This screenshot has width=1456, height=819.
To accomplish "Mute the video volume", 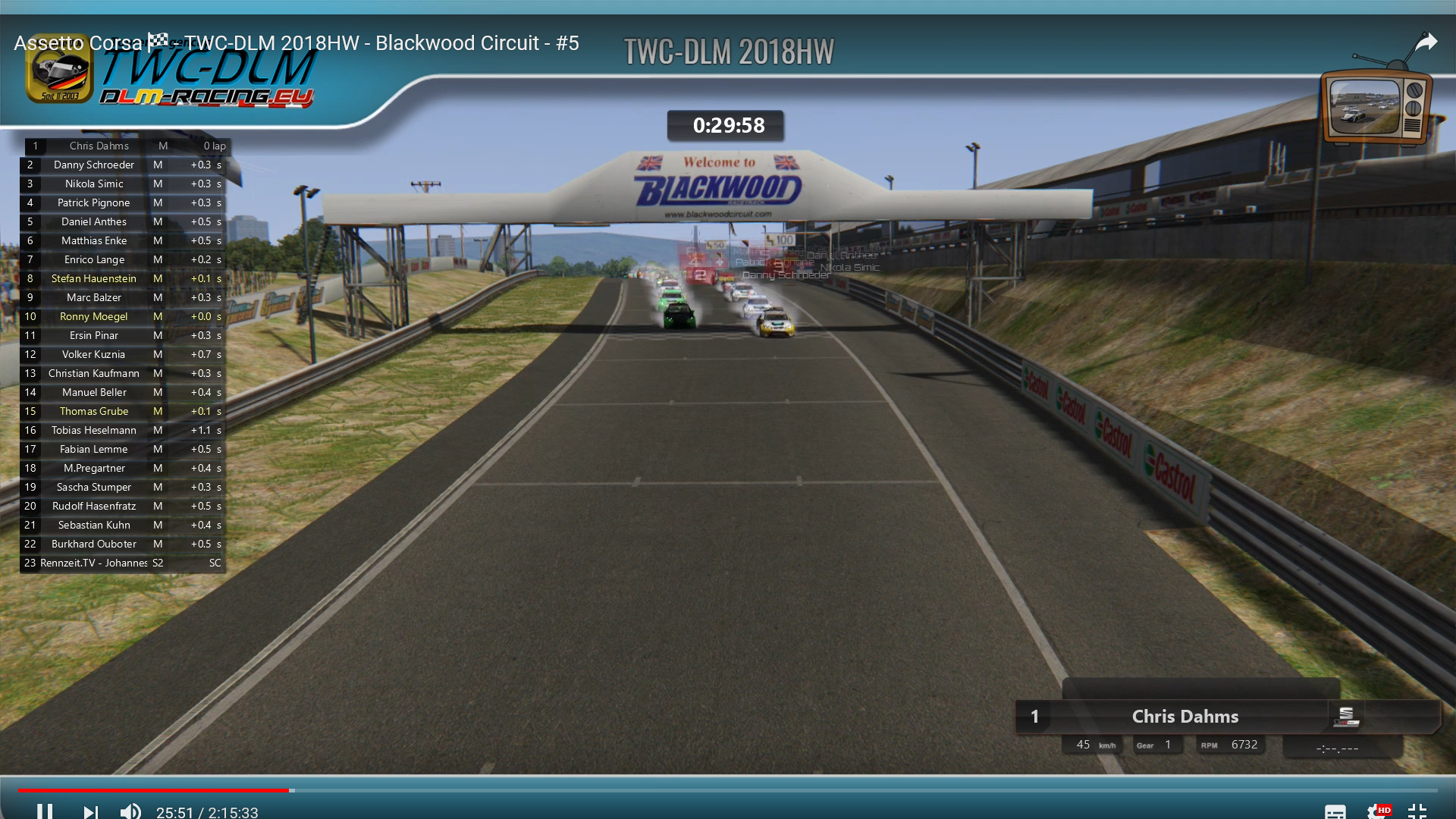I will point(130,811).
